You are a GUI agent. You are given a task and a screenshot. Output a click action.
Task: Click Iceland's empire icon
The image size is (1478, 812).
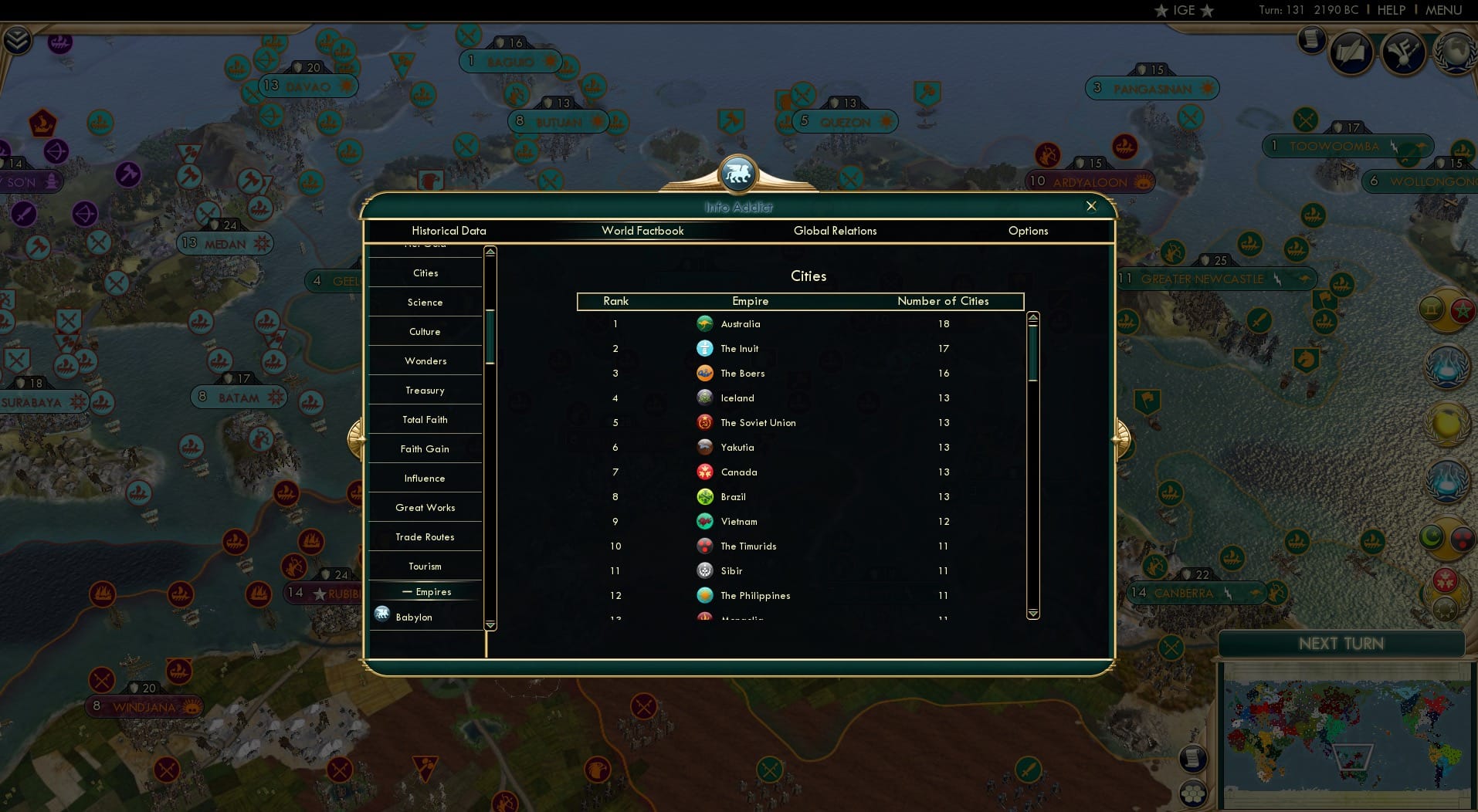pyautogui.click(x=705, y=398)
